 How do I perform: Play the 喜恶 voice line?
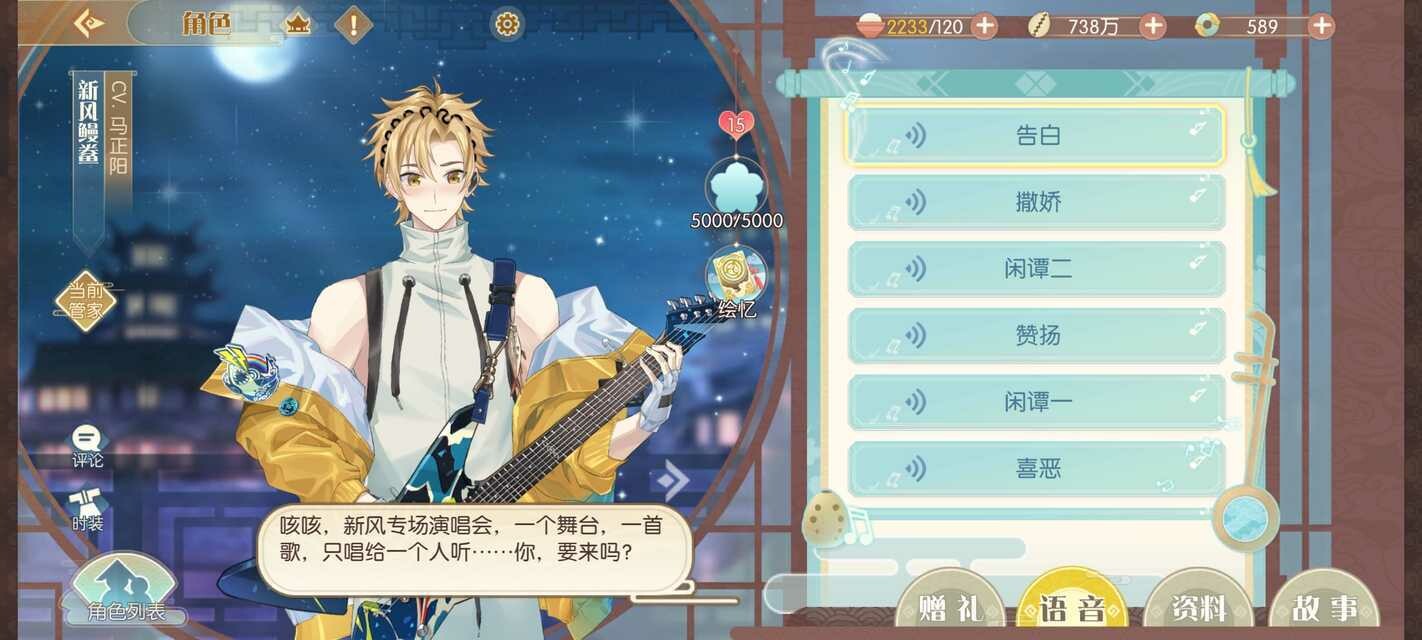coord(1036,468)
